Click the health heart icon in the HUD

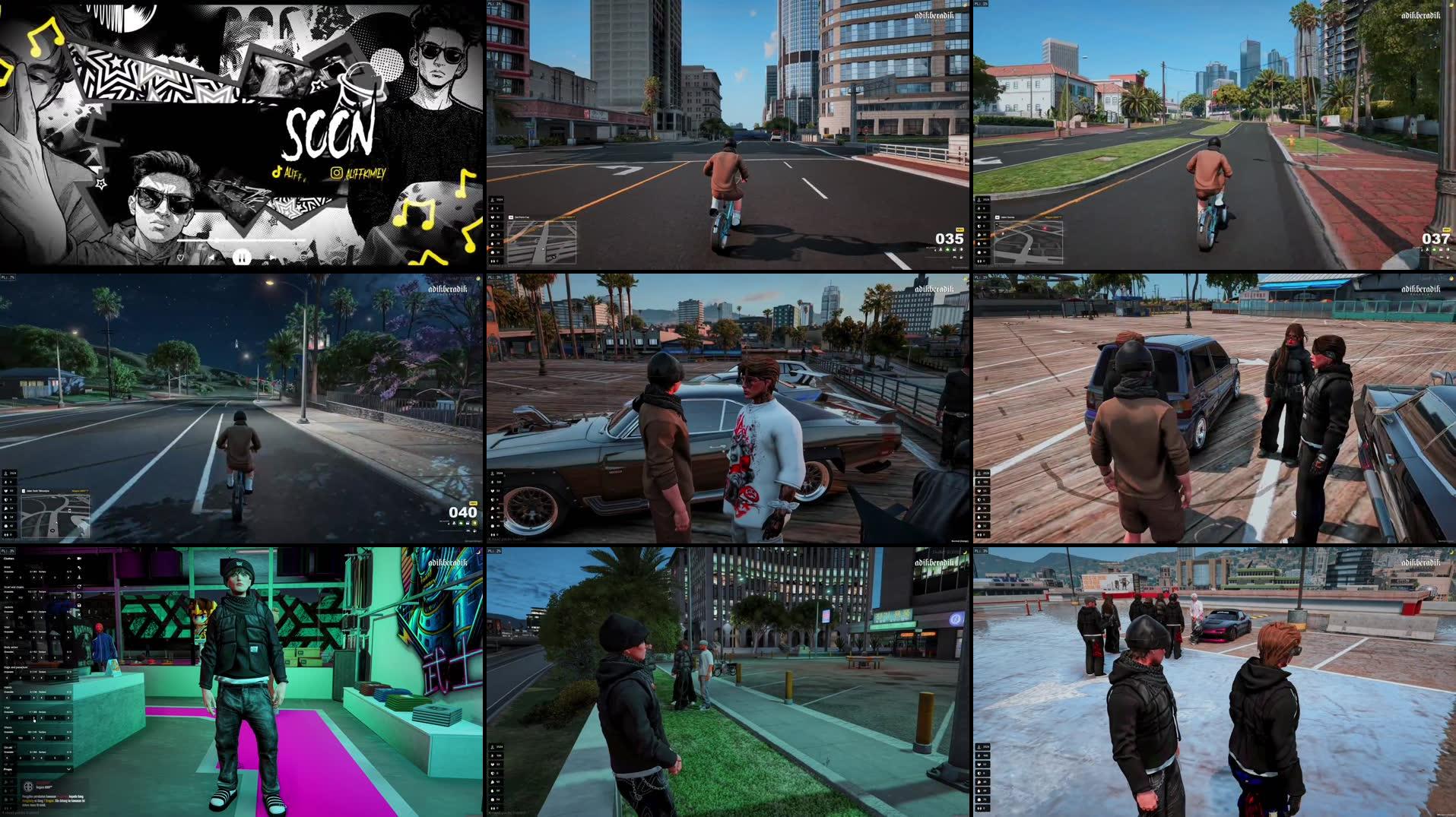coord(6,491)
